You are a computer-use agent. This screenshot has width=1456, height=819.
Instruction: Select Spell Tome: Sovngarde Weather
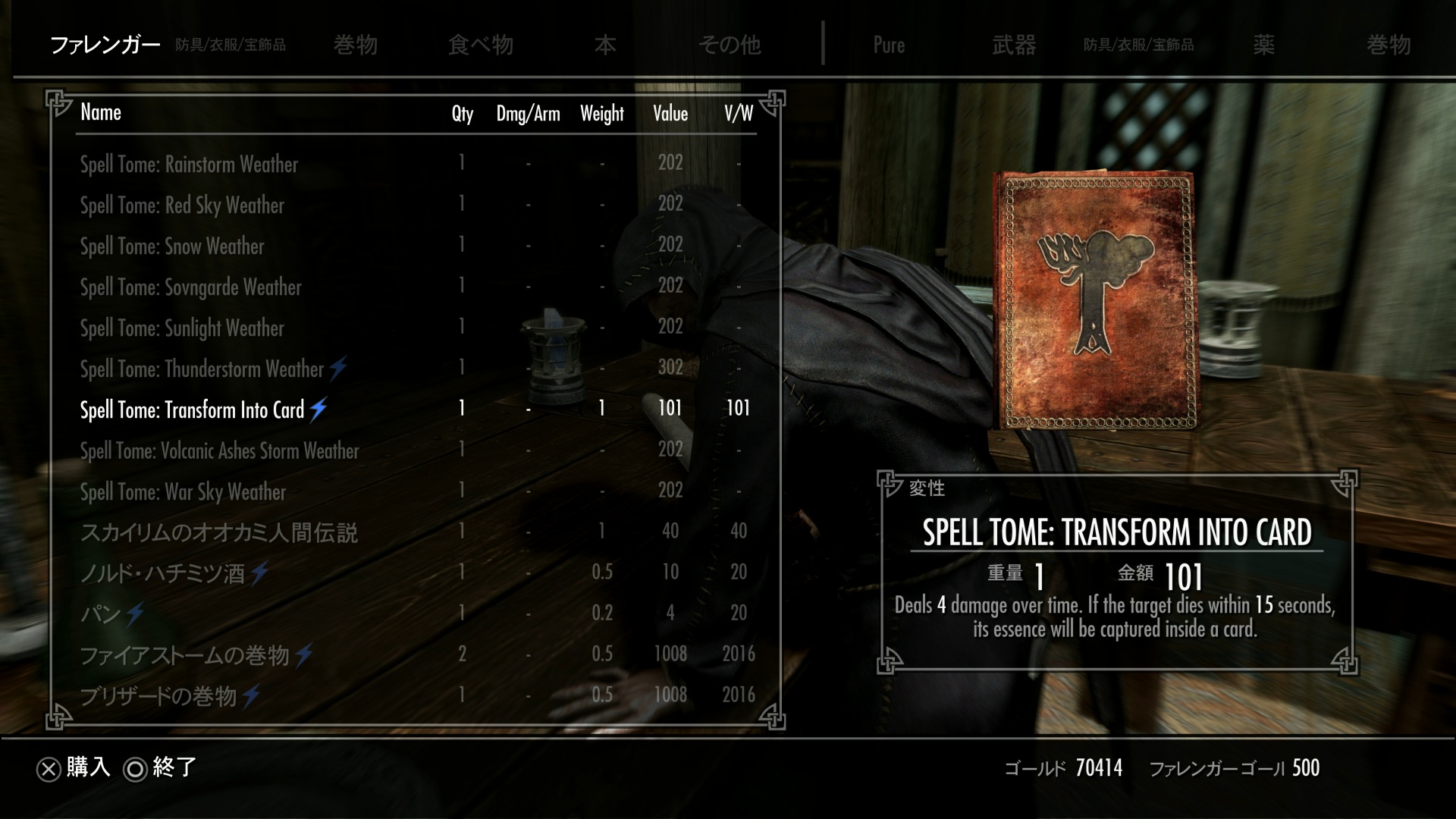(x=190, y=287)
